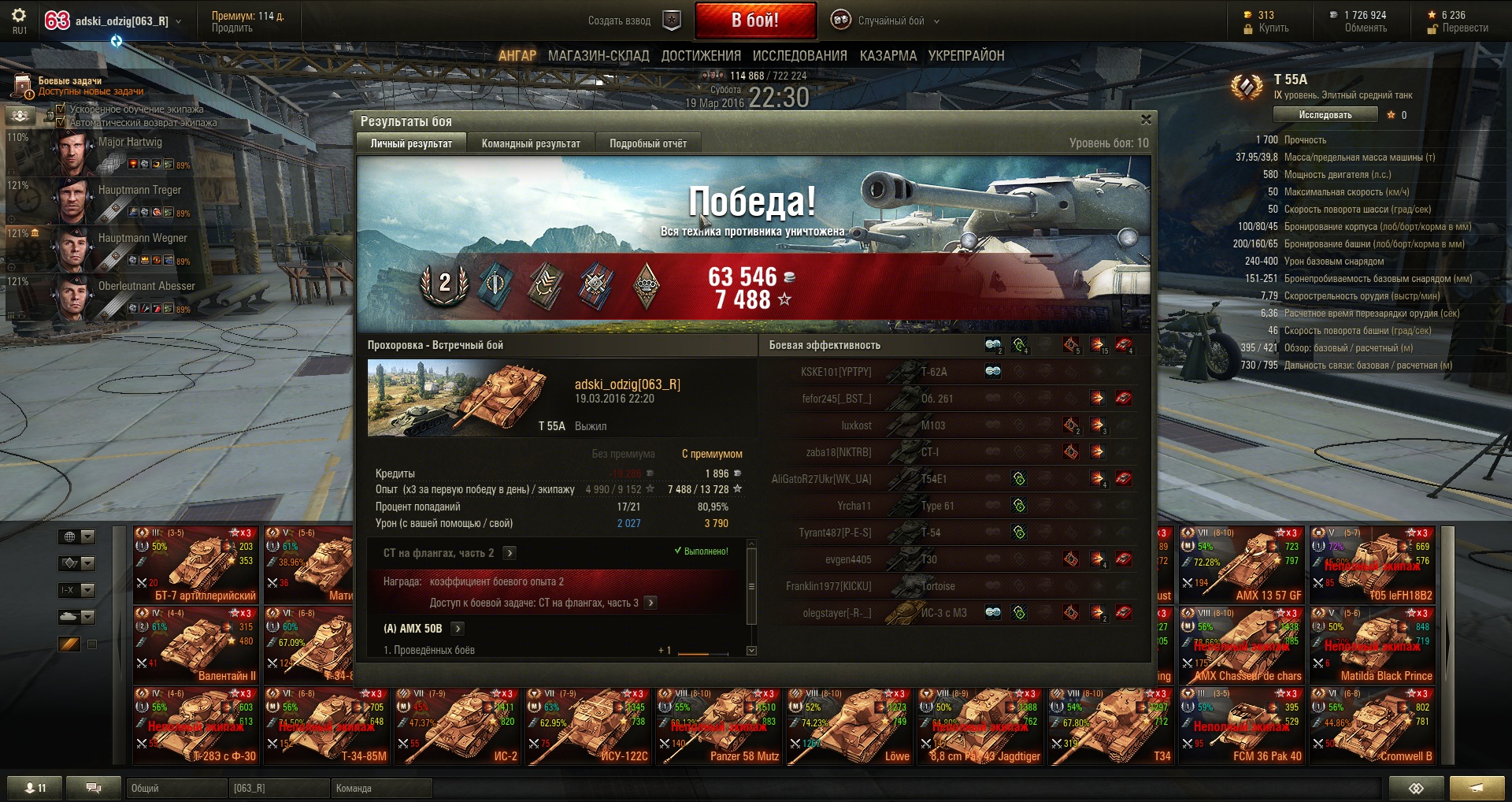
Task: Open the 'Подробный отчёт' tab
Action: click(x=647, y=143)
